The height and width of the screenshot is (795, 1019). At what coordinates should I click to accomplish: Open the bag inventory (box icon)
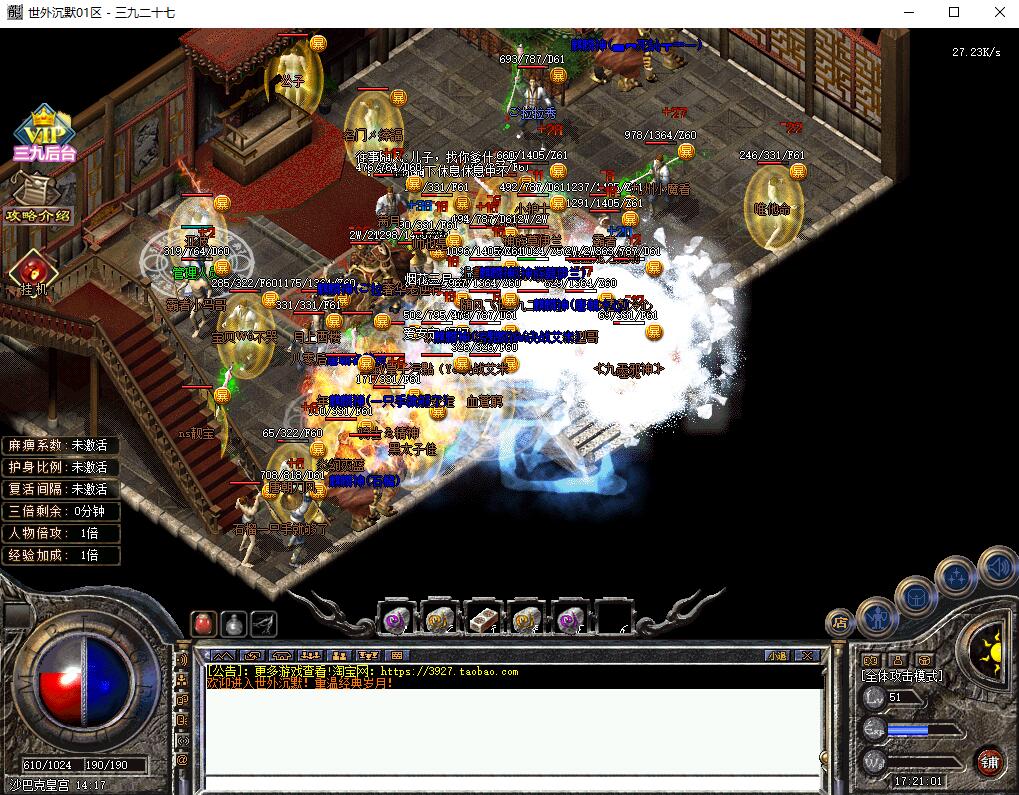click(x=916, y=596)
